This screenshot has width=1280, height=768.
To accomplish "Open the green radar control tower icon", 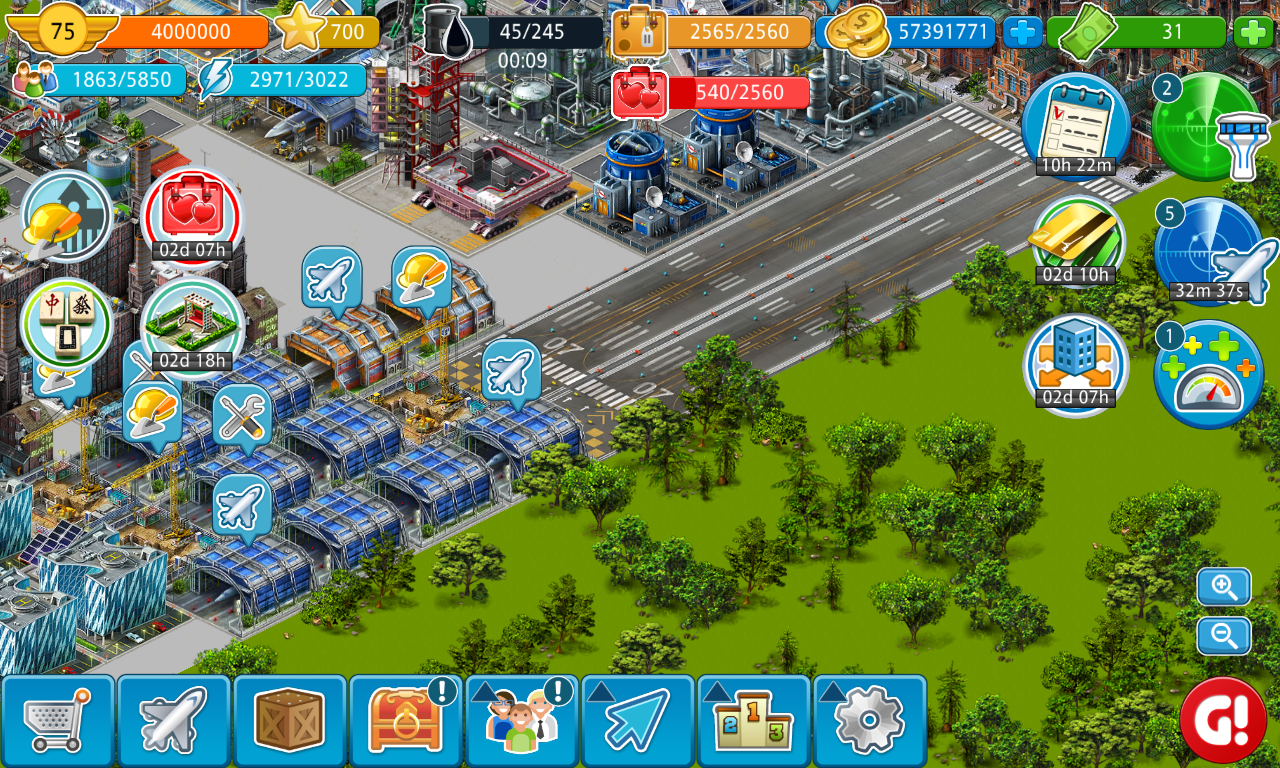I will [1207, 128].
